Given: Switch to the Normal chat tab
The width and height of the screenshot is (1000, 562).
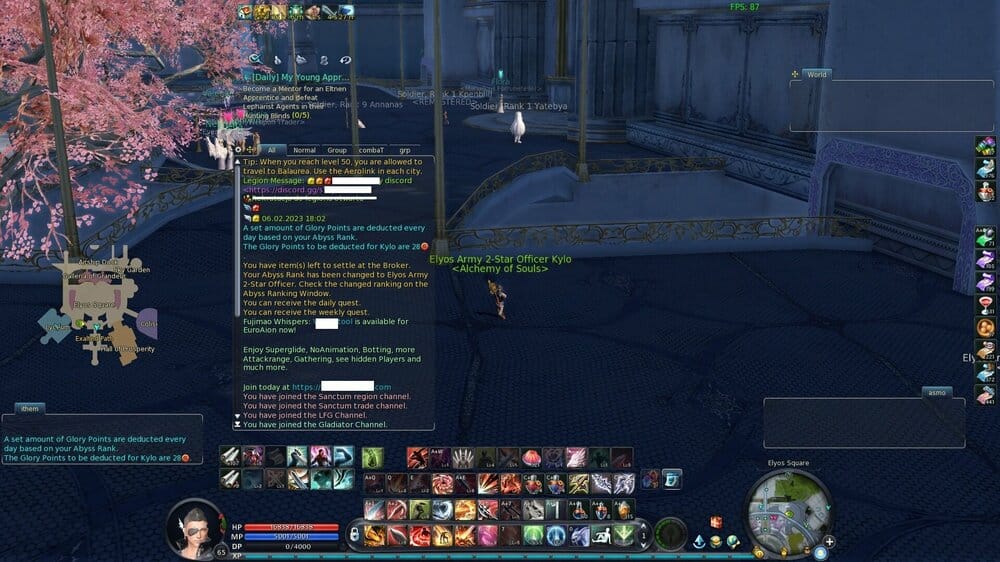Looking at the screenshot, I should coord(304,150).
